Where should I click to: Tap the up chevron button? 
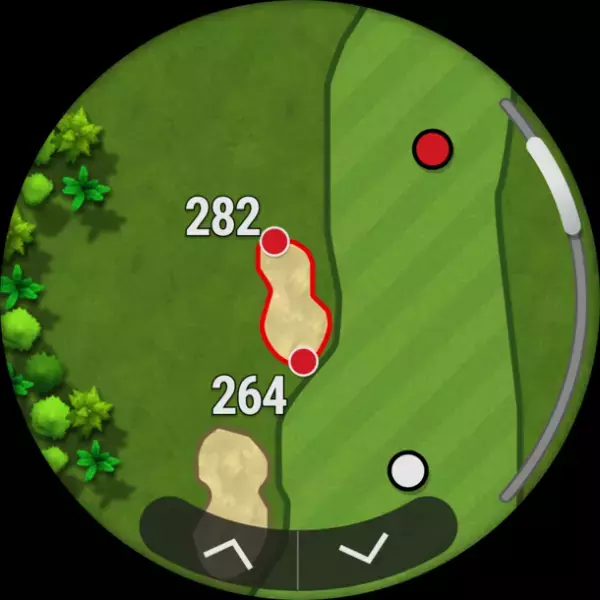228,553
